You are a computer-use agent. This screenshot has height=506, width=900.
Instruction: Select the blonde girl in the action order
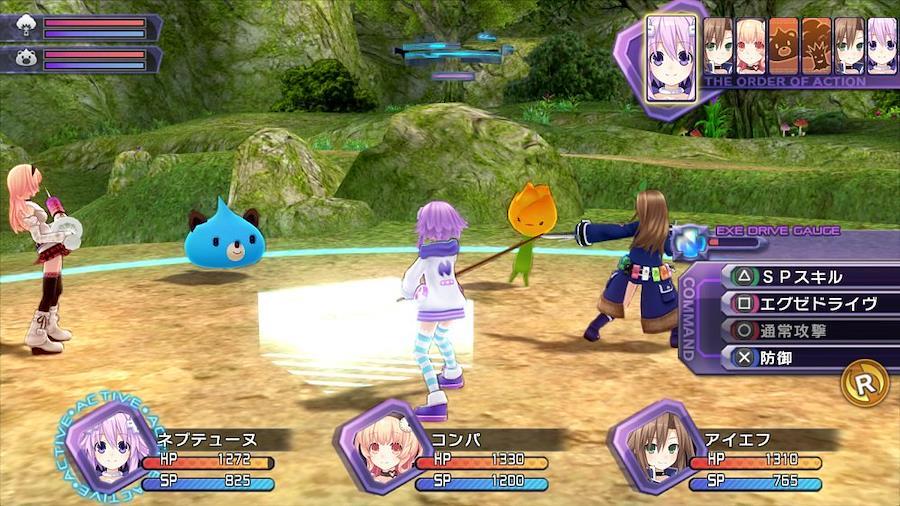(750, 46)
